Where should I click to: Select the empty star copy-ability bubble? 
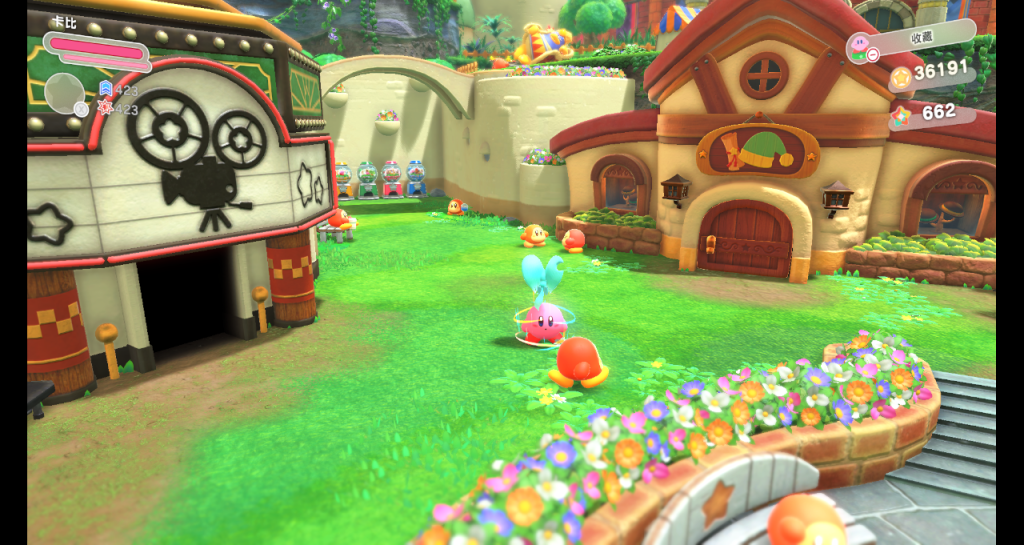pos(64,93)
